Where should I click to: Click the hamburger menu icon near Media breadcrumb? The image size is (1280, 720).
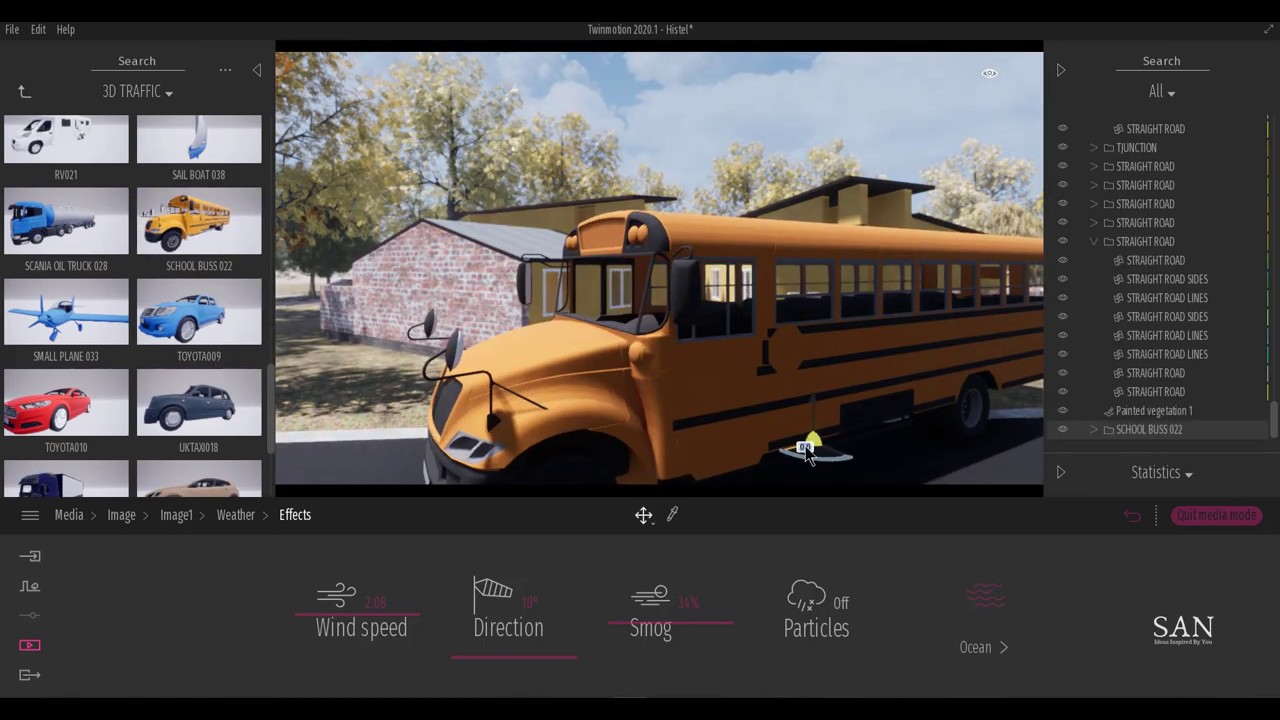30,514
